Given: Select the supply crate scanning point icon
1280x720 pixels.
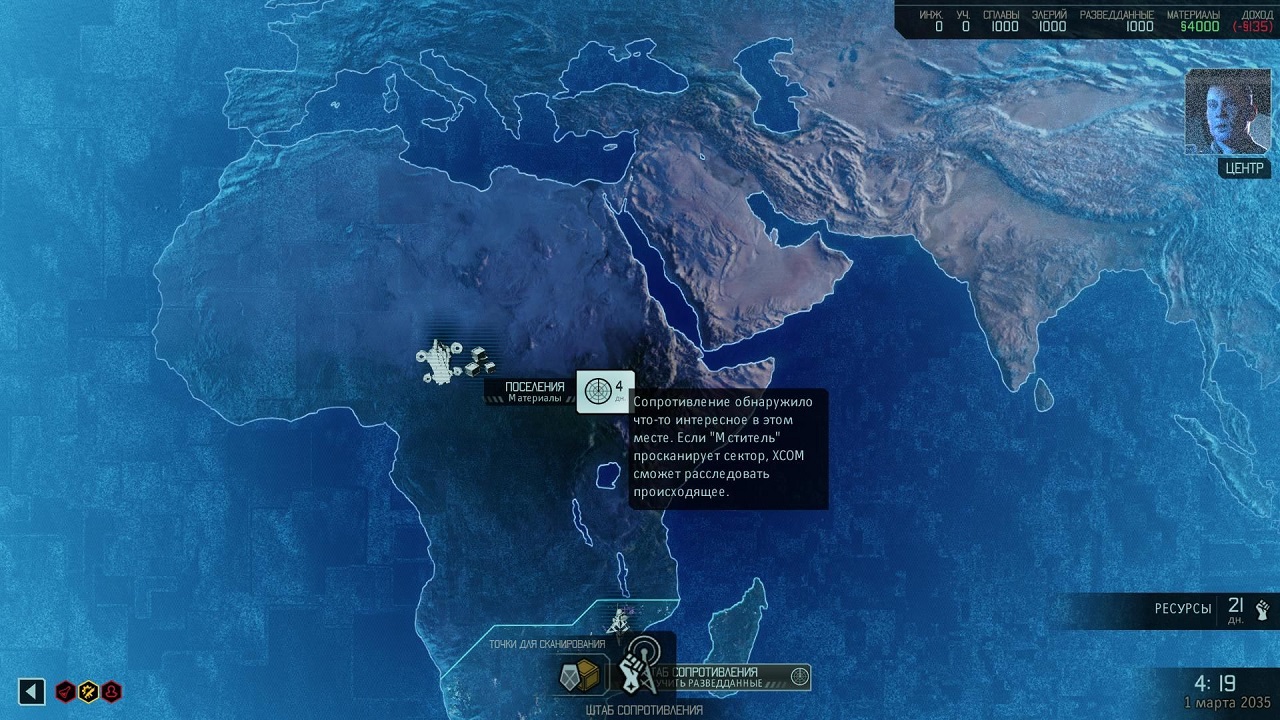Looking at the screenshot, I should click(x=581, y=675).
